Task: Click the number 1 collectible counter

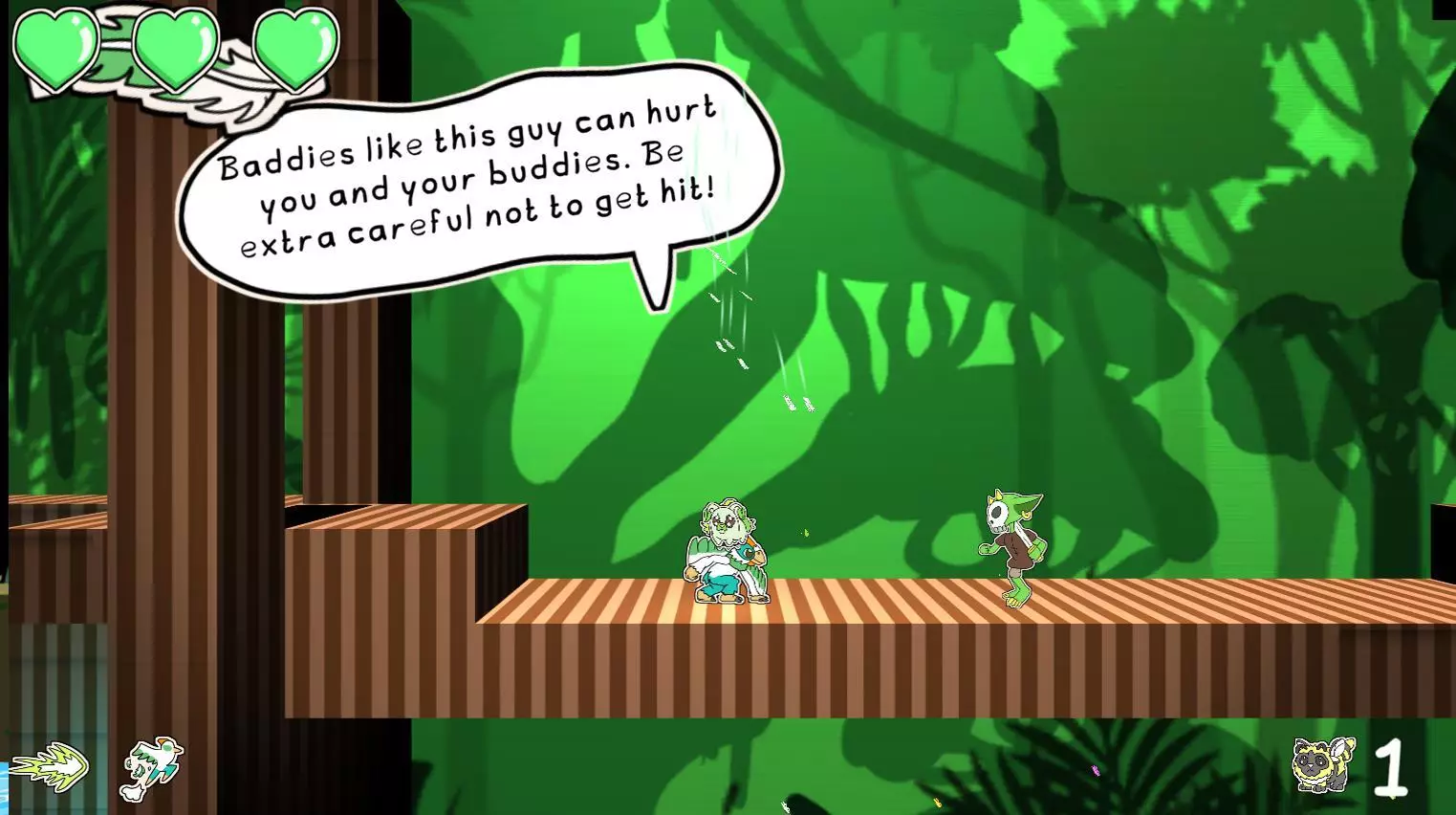Action: (x=1391, y=765)
